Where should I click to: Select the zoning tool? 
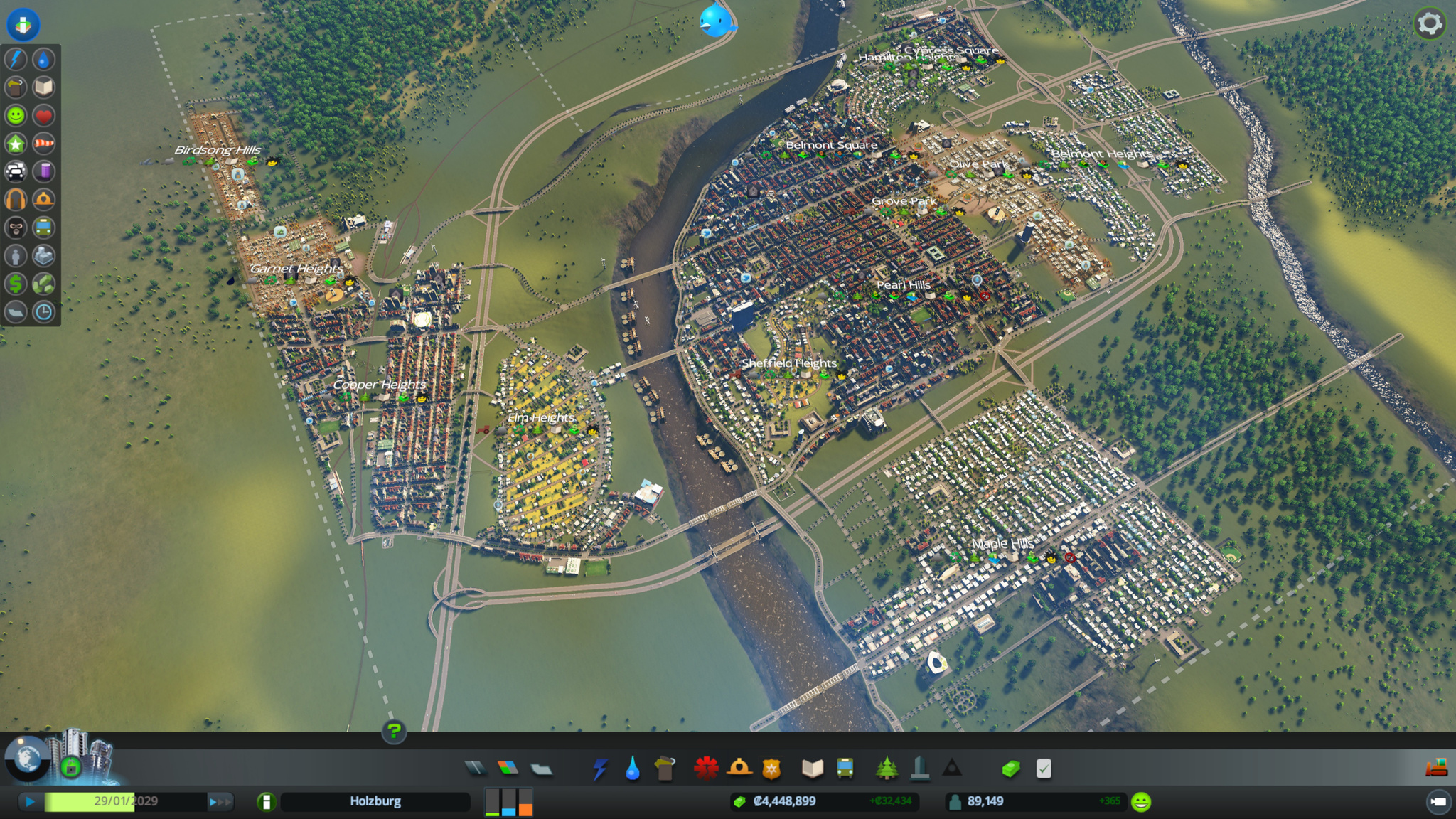(508, 768)
